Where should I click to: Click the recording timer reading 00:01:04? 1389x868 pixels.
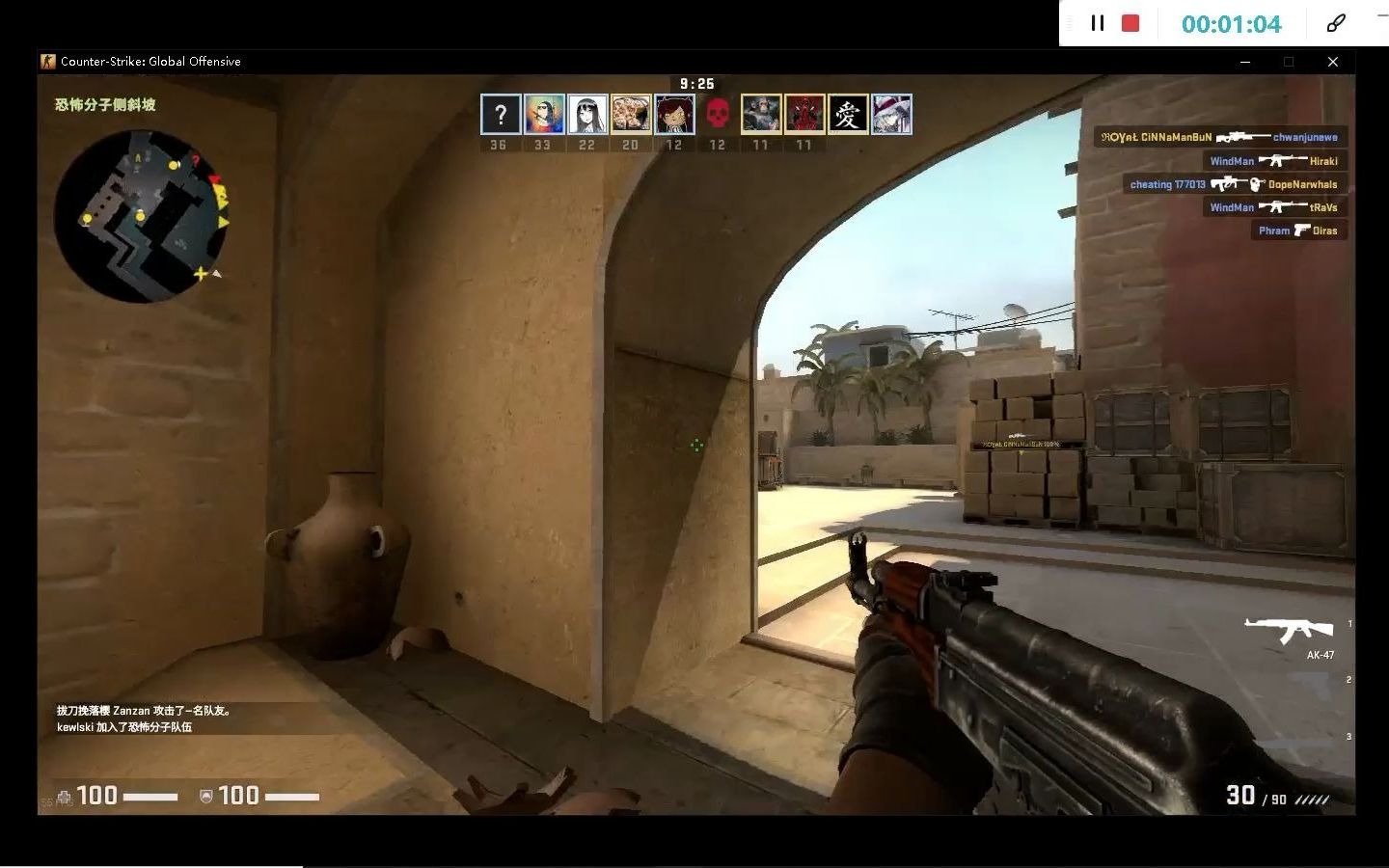pos(1231,23)
